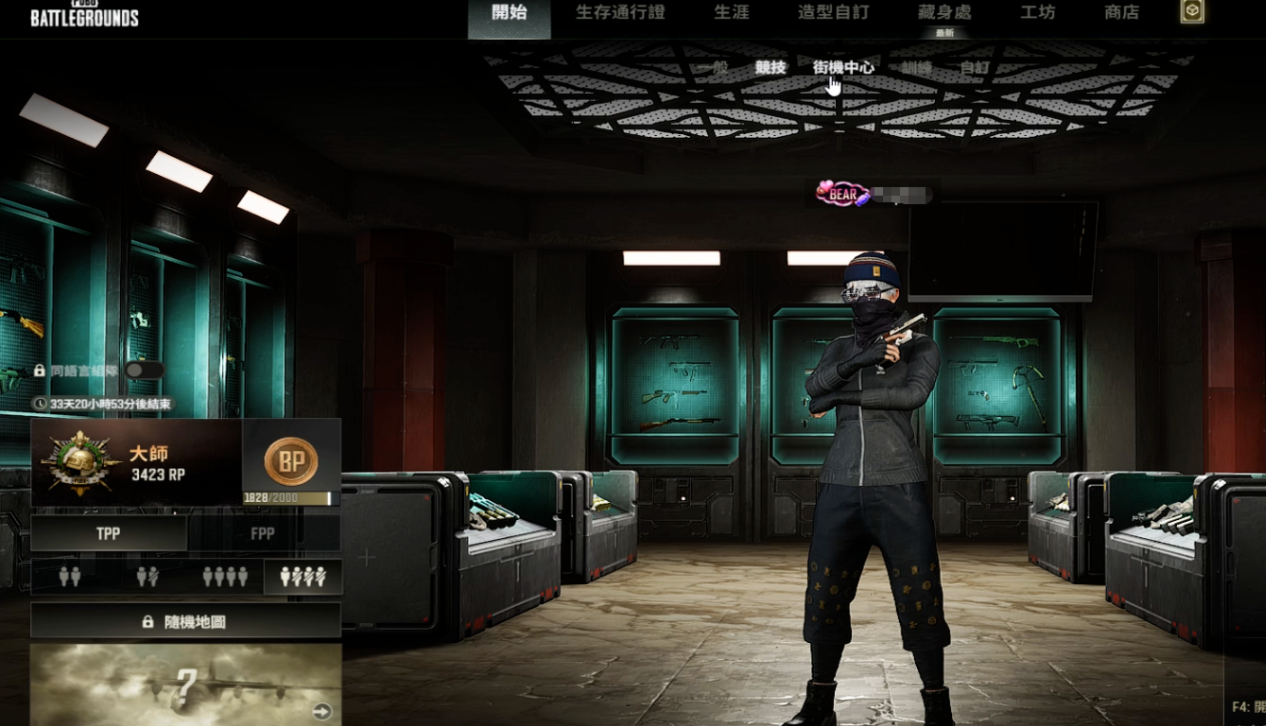Select TPP perspective

(109, 534)
